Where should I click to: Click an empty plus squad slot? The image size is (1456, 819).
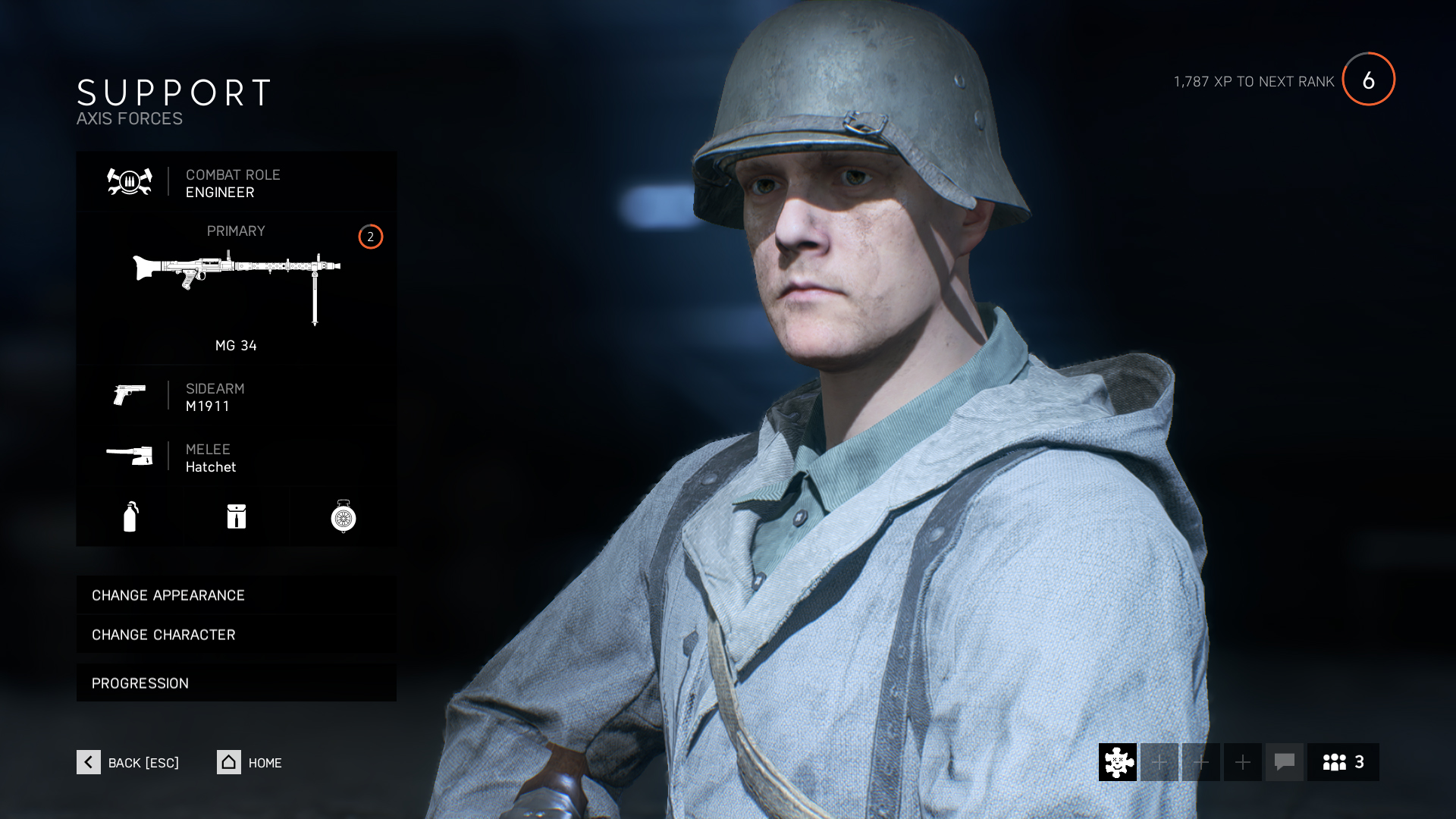(x=1159, y=762)
